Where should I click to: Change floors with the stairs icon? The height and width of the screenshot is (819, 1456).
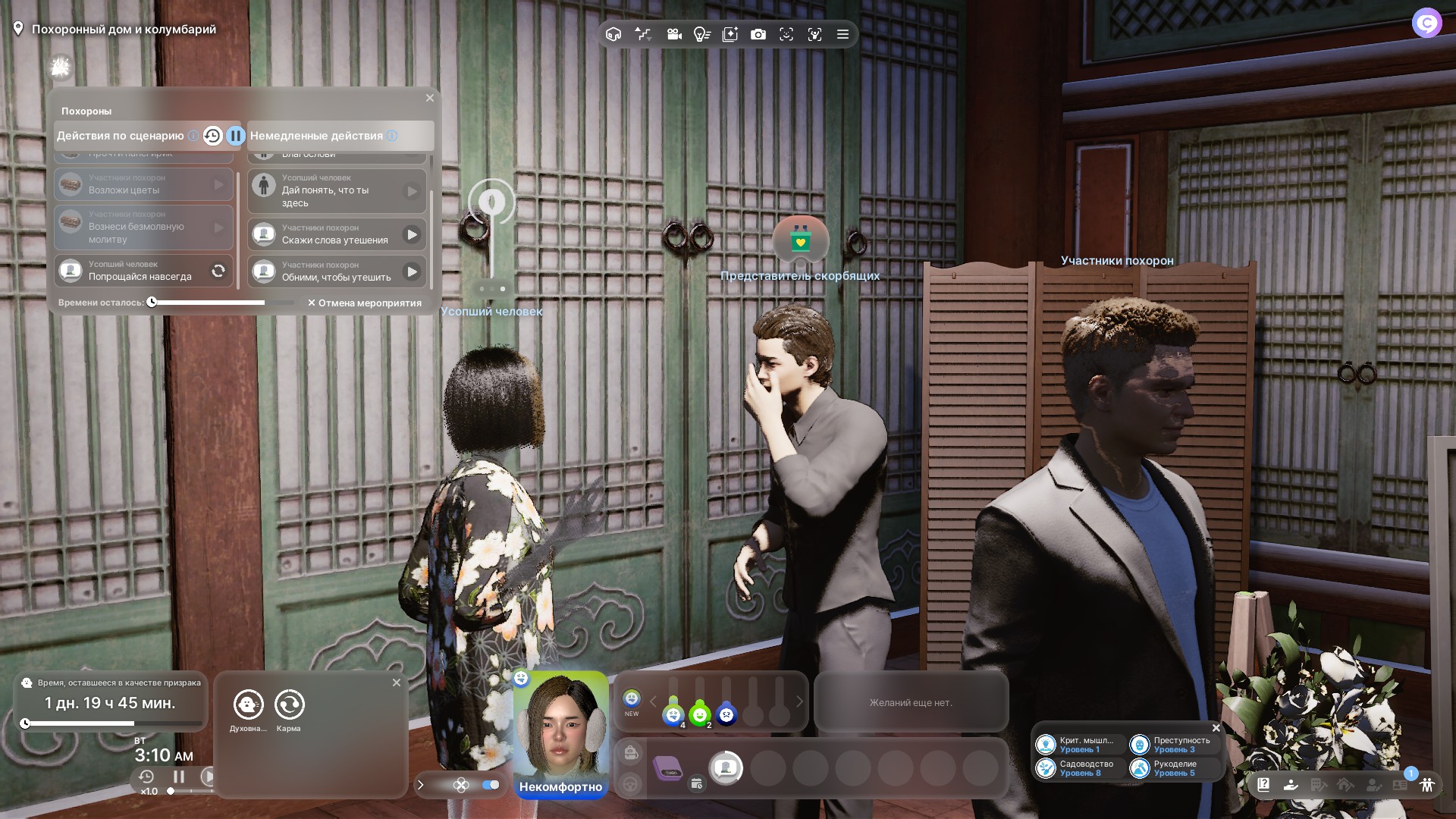tap(643, 34)
